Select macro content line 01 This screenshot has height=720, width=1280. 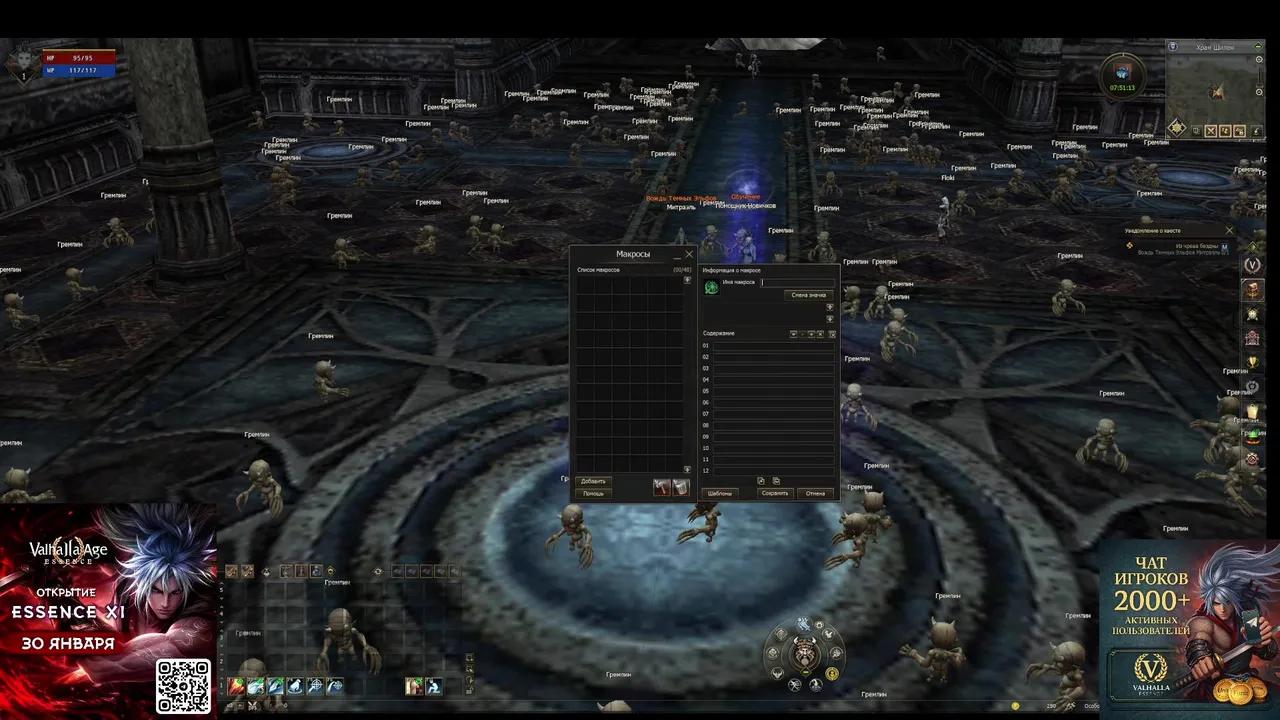773,346
